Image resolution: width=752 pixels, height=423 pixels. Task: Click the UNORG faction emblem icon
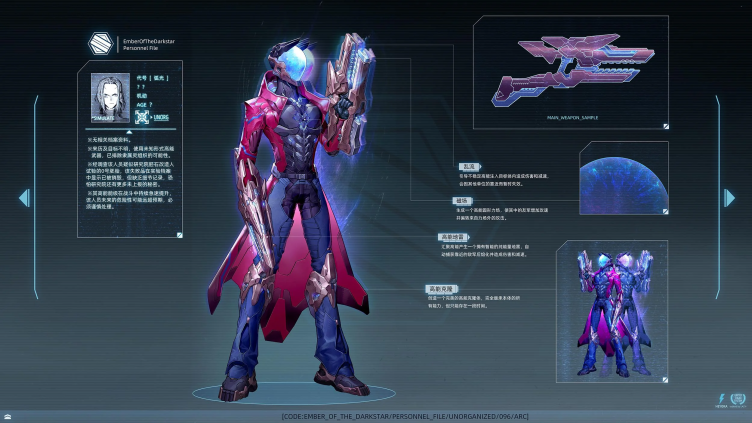tap(142, 118)
